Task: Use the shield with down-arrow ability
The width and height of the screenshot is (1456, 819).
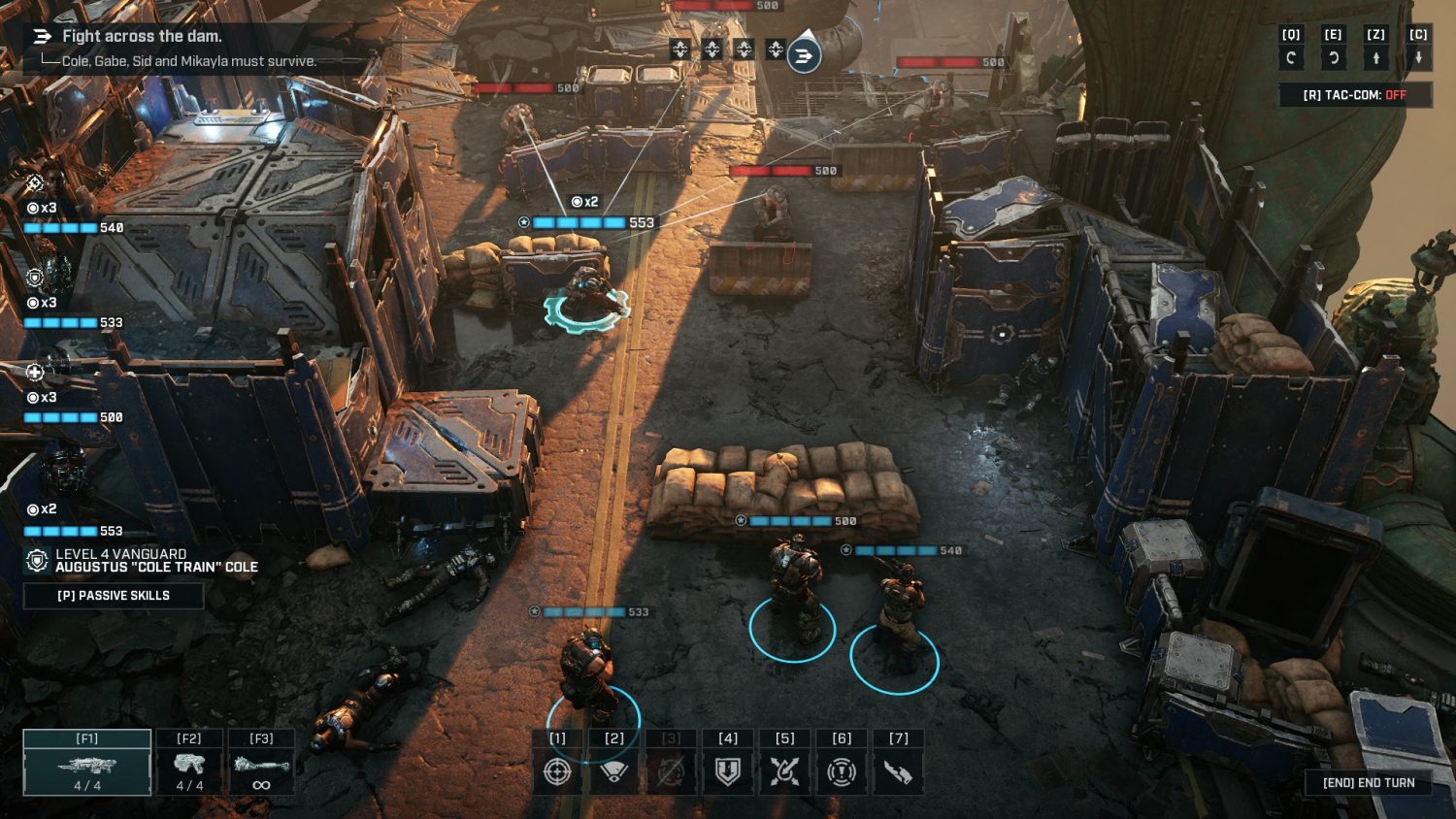Action: [728, 770]
